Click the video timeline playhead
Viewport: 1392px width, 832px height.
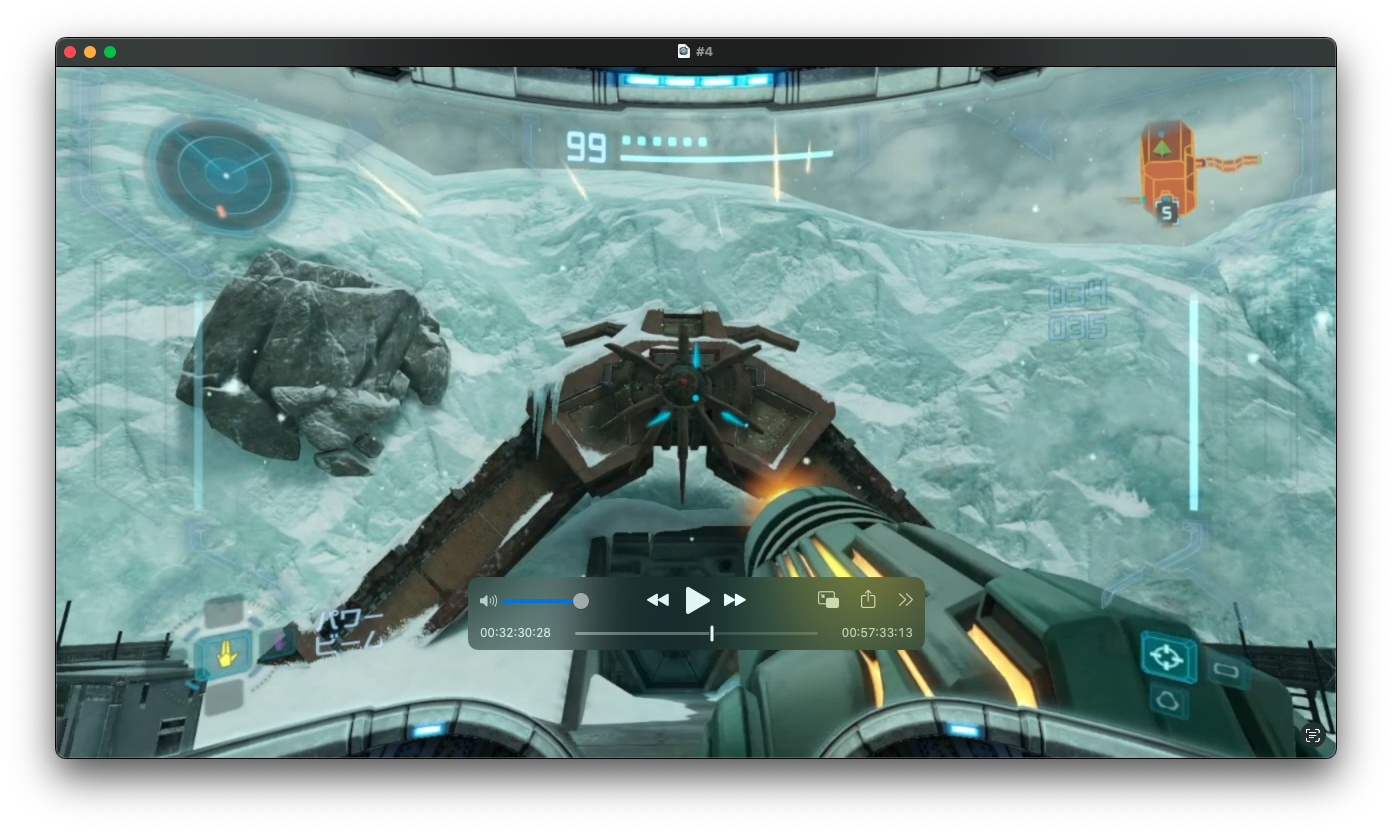(x=712, y=633)
